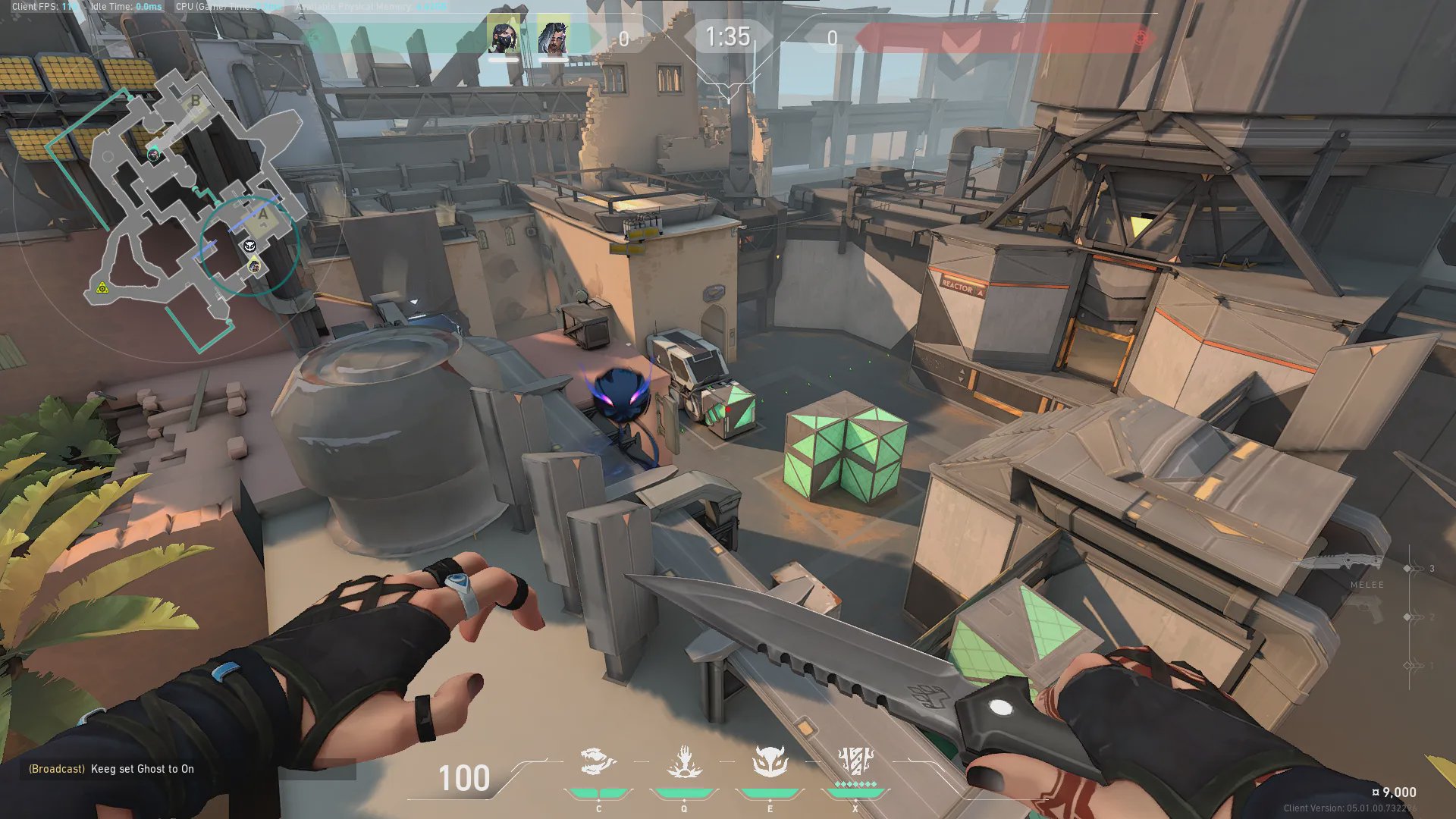Activate the Prowler ability icon
The width and height of the screenshot is (1456, 819).
coord(598,761)
